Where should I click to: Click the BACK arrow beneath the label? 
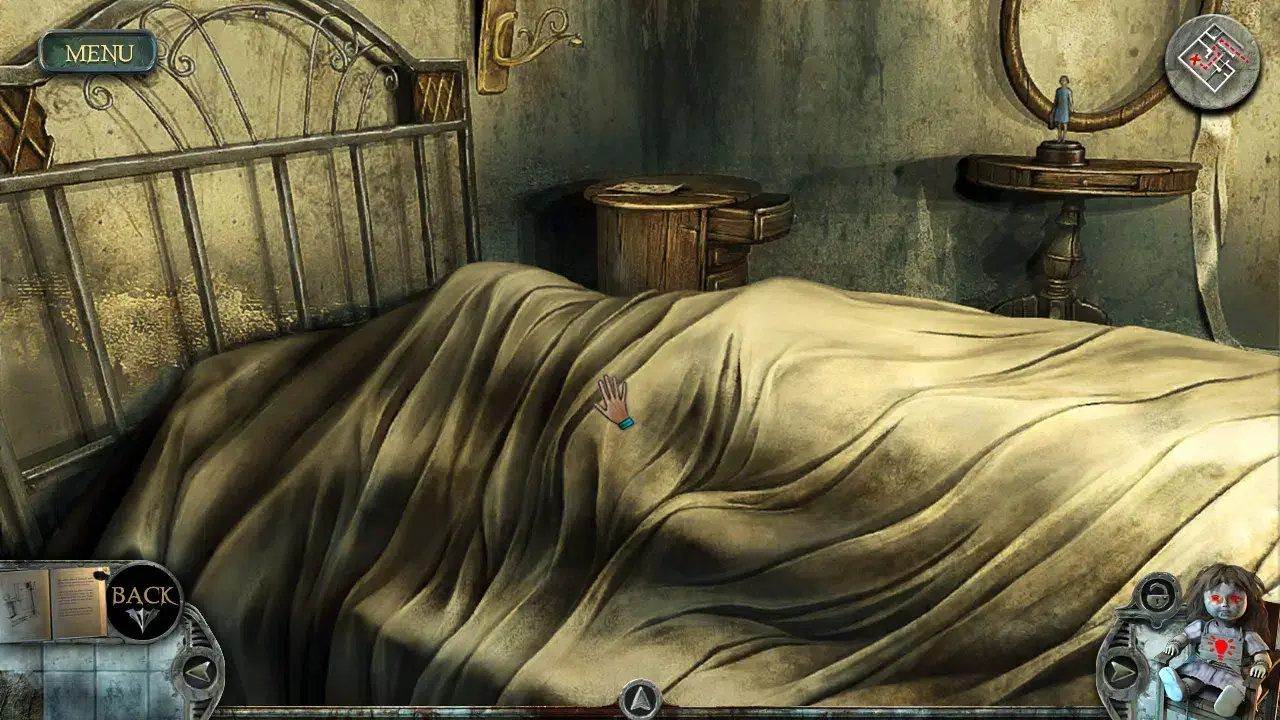(142, 620)
